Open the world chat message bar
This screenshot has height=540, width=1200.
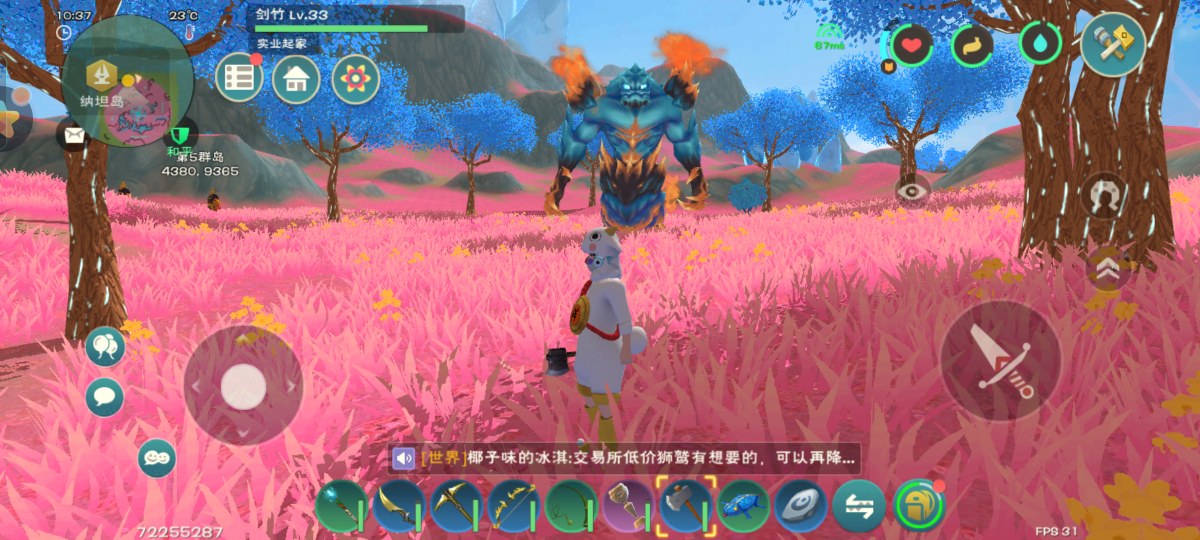pyautogui.click(x=625, y=459)
